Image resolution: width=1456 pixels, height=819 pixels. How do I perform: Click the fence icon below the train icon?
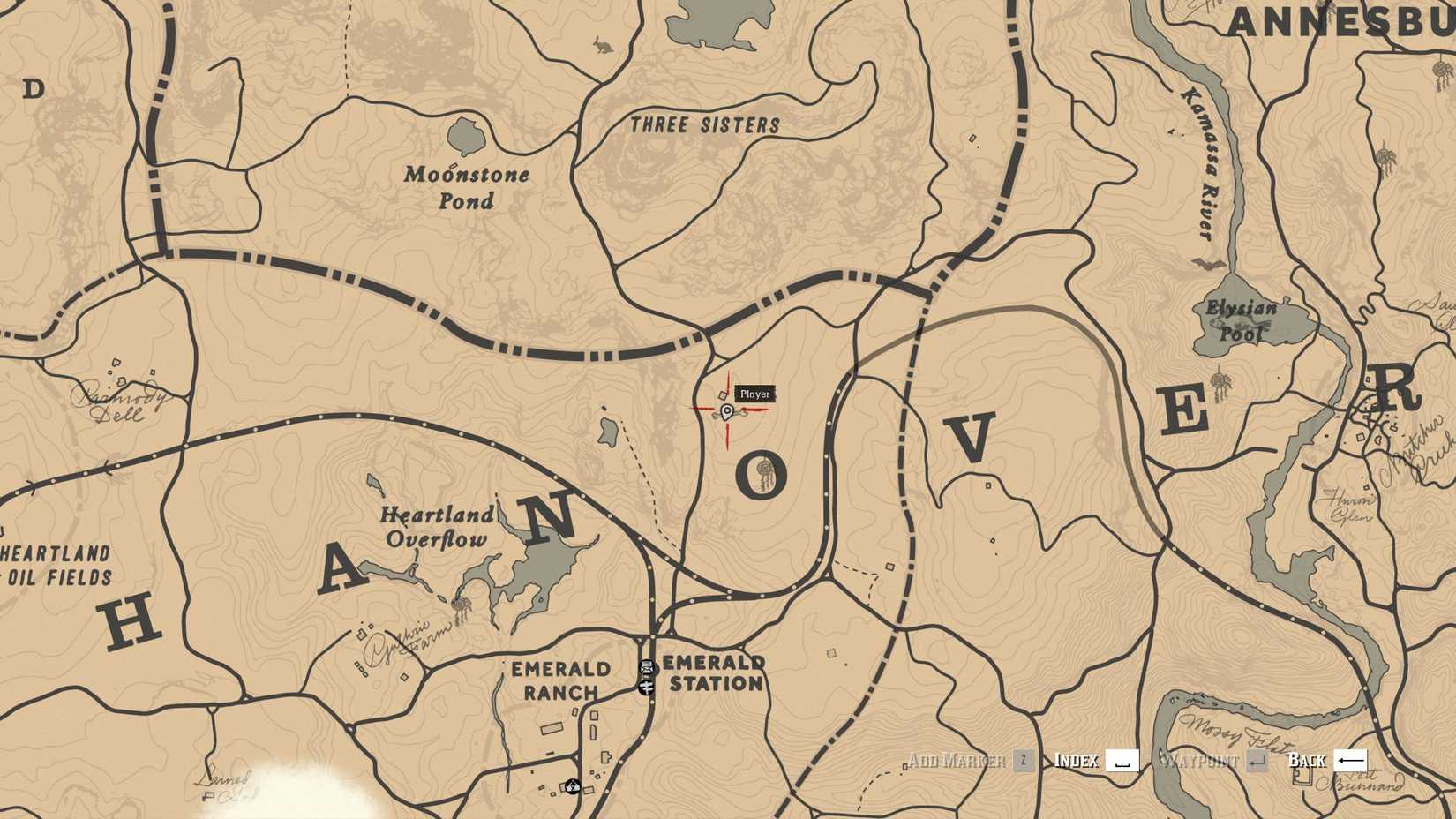(647, 687)
